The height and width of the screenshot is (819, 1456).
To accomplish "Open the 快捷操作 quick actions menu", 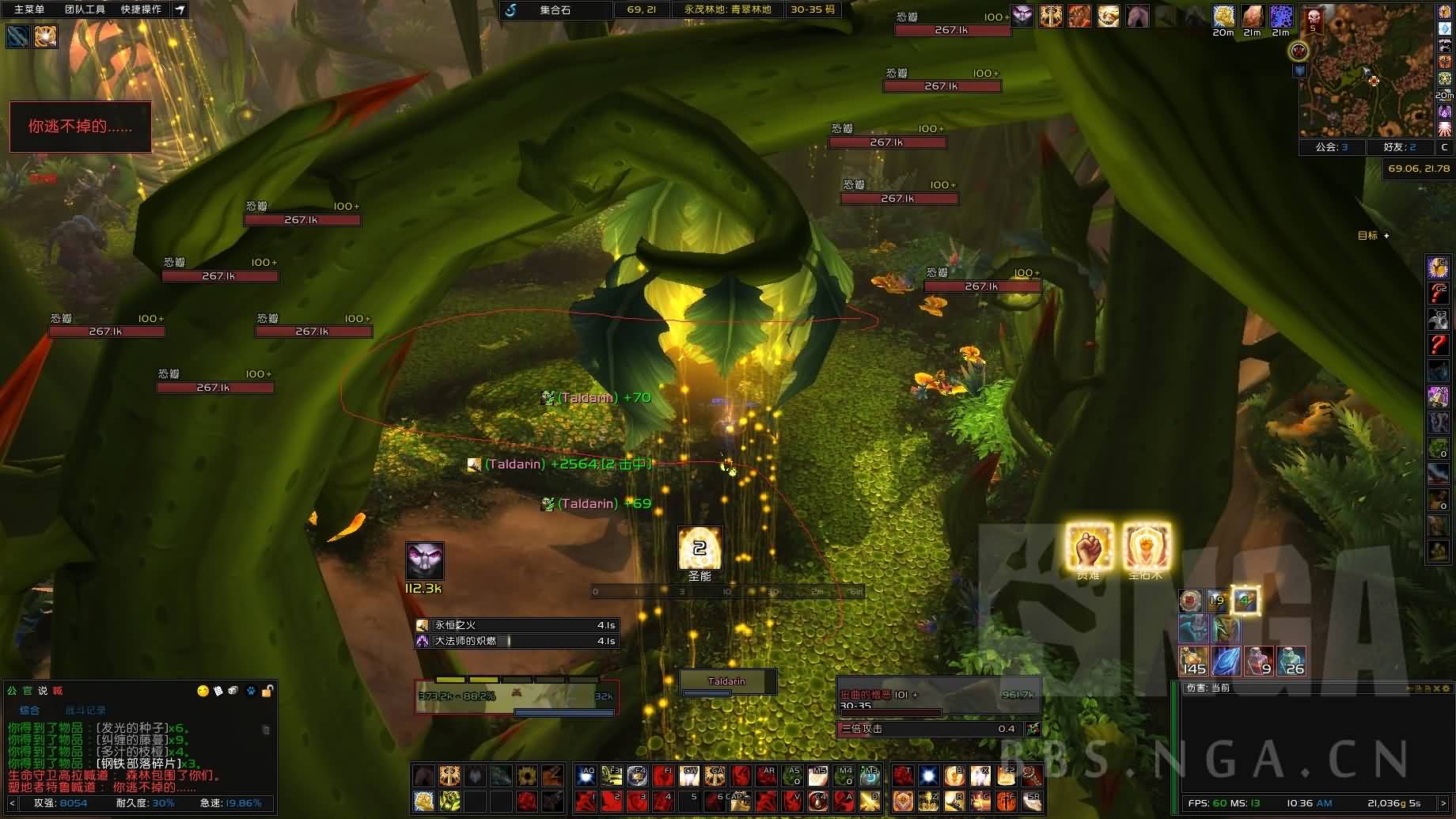I will coord(141,9).
